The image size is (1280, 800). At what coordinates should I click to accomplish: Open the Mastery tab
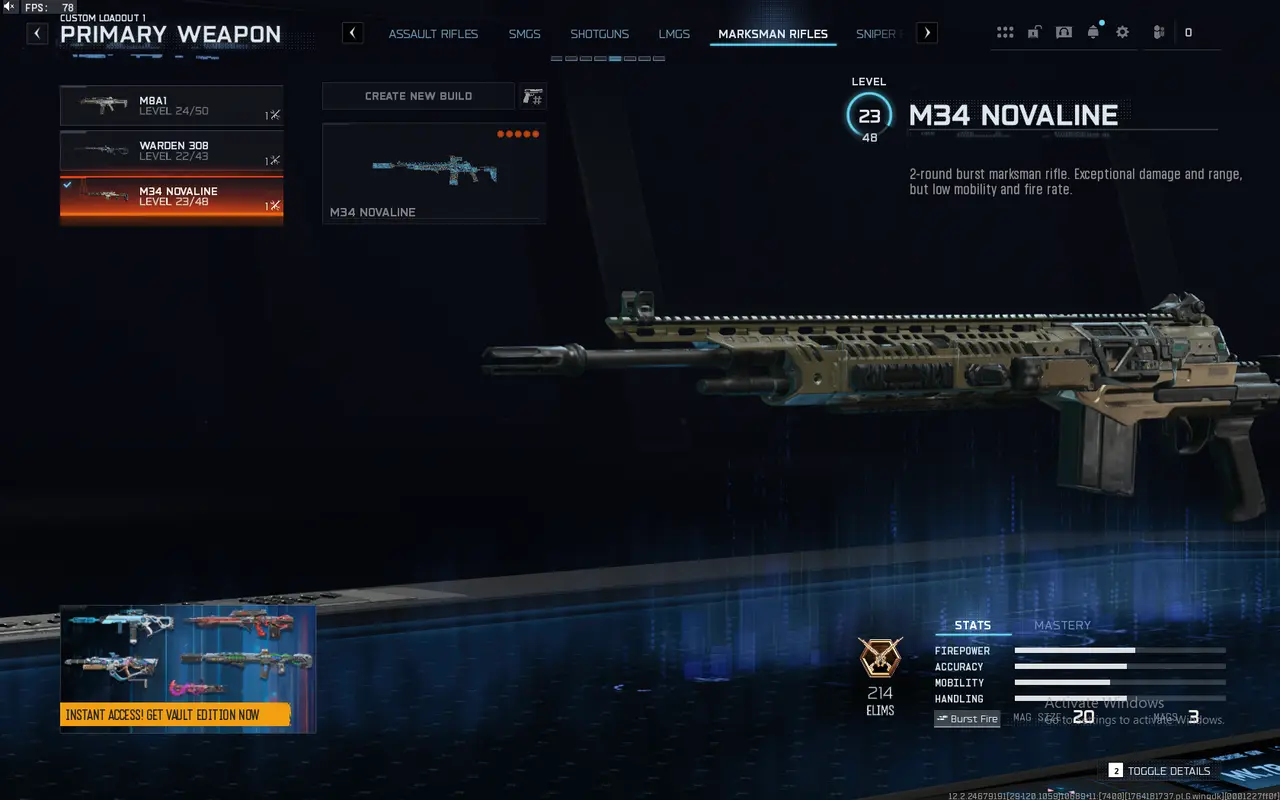click(x=1062, y=625)
